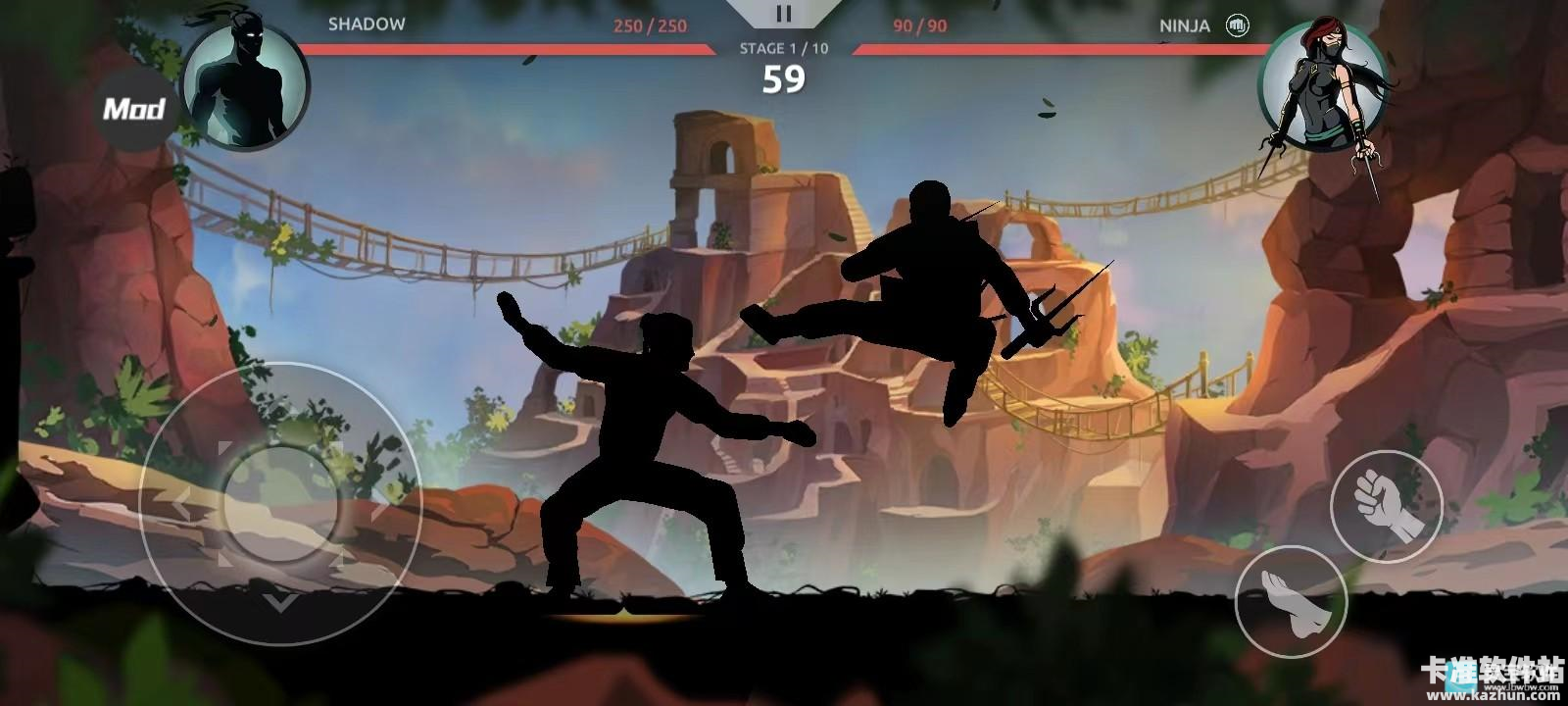Screen dimensions: 1568x706
Task: Pause the fight with the pause button
Action: (782, 14)
